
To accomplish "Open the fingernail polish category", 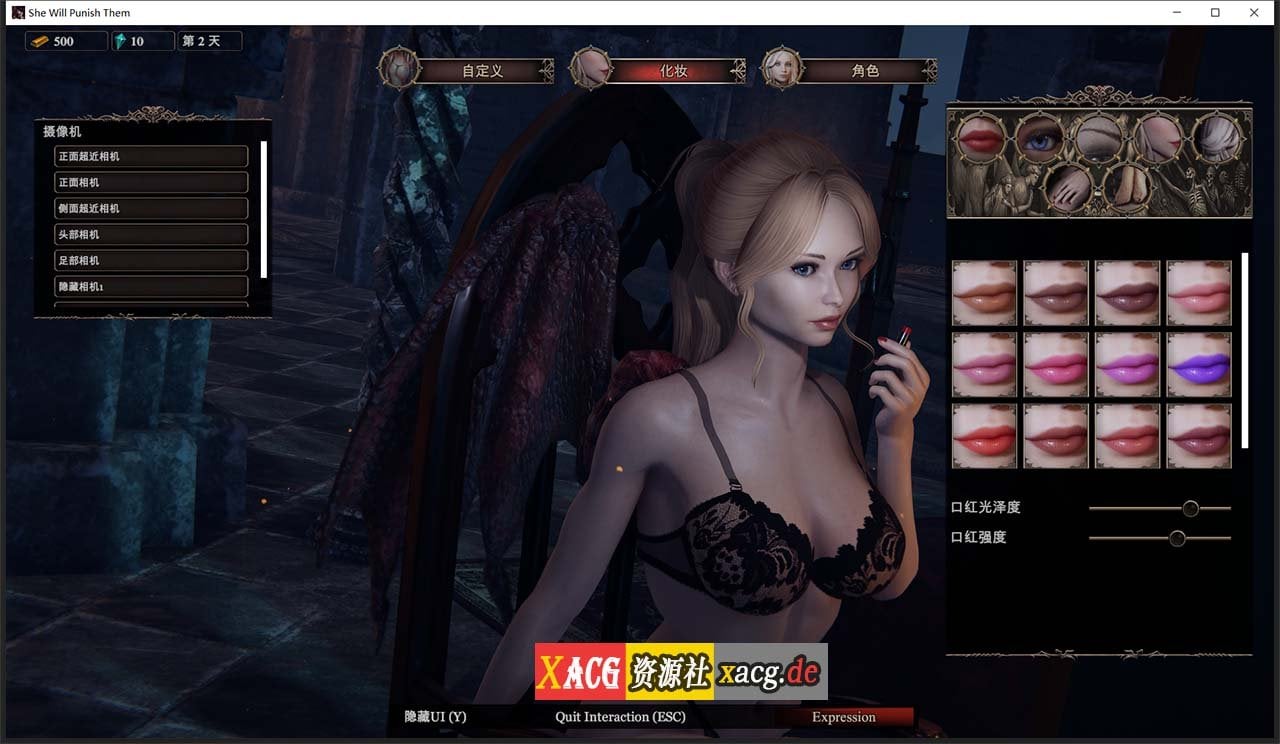I will tap(1068, 187).
